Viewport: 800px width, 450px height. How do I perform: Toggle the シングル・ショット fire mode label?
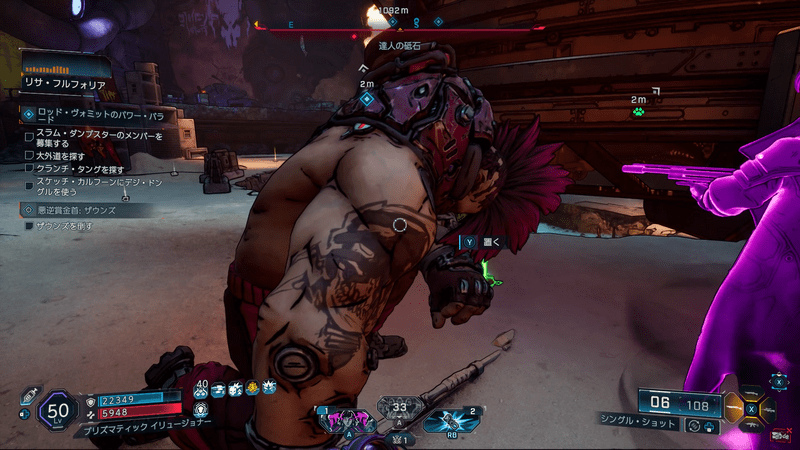pyautogui.click(x=632, y=425)
